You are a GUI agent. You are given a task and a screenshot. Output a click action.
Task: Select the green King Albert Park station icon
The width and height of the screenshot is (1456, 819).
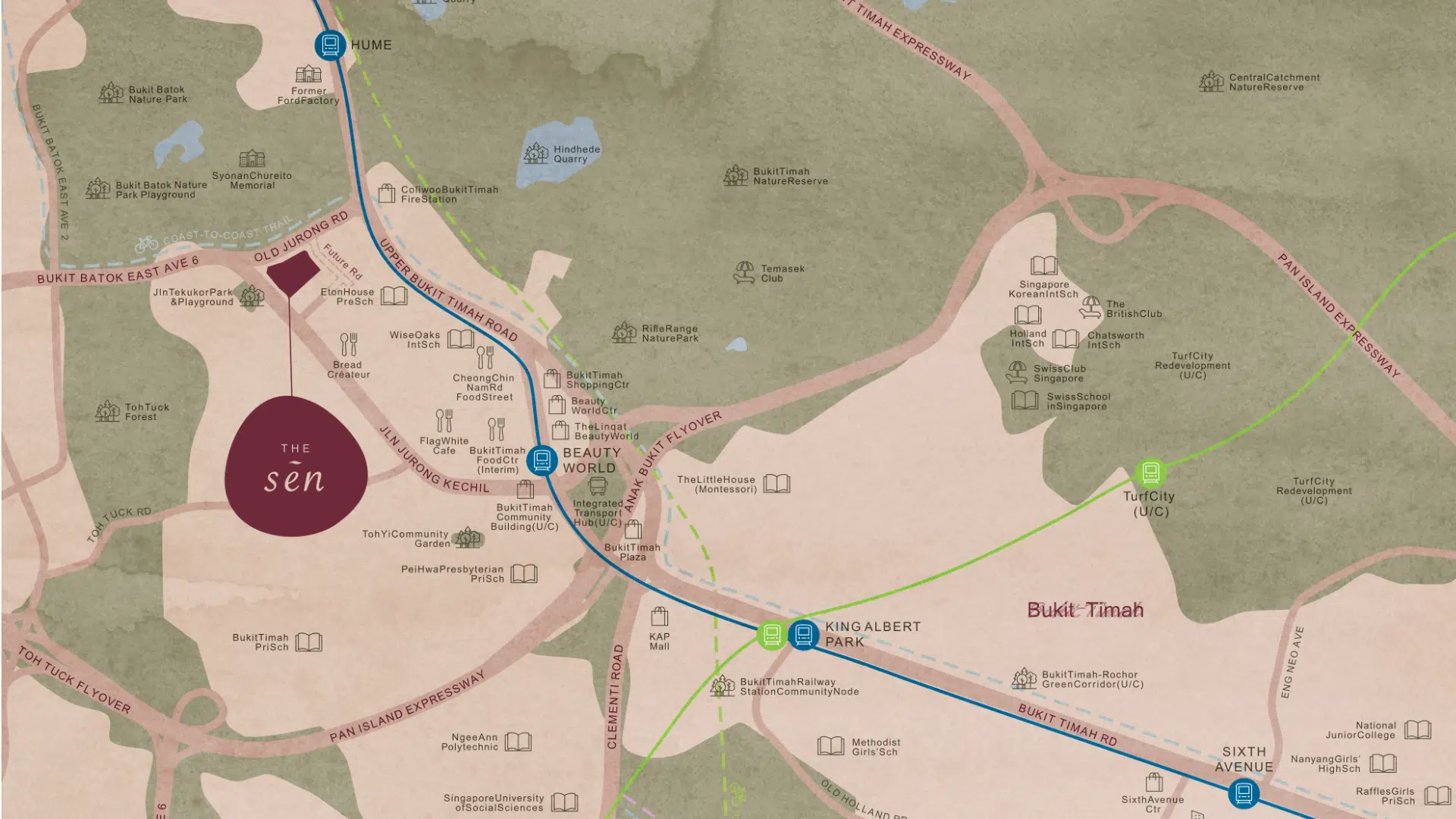771,634
